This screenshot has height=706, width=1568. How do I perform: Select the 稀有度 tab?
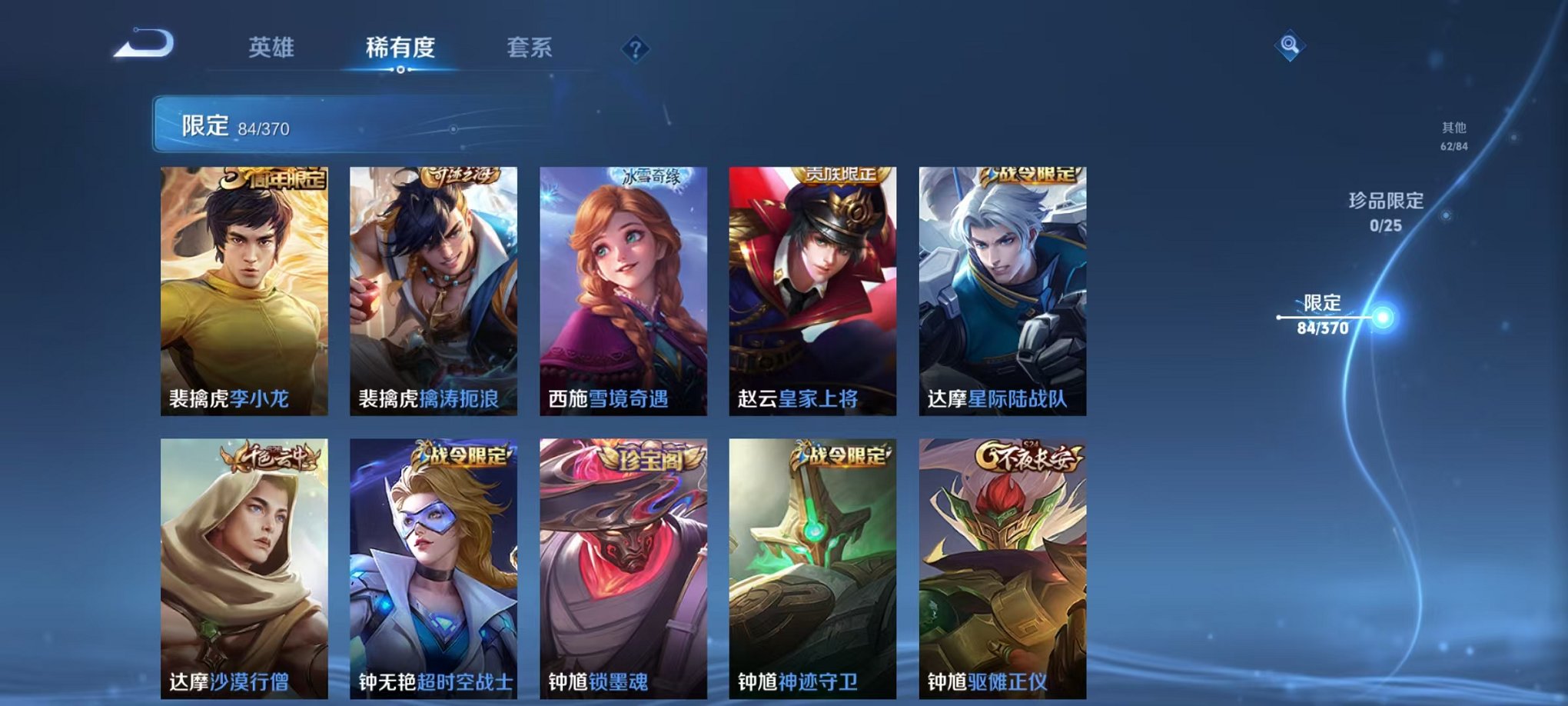400,46
